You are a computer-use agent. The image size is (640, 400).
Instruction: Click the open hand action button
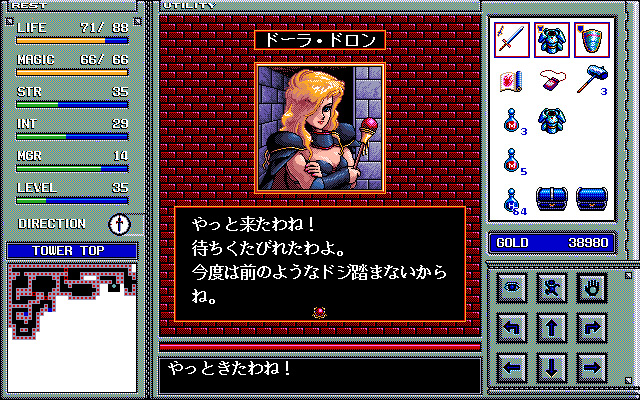(592, 287)
